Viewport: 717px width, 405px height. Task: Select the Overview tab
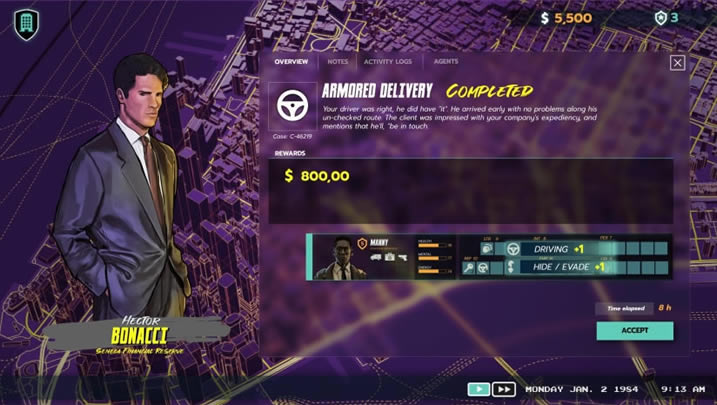(291, 62)
